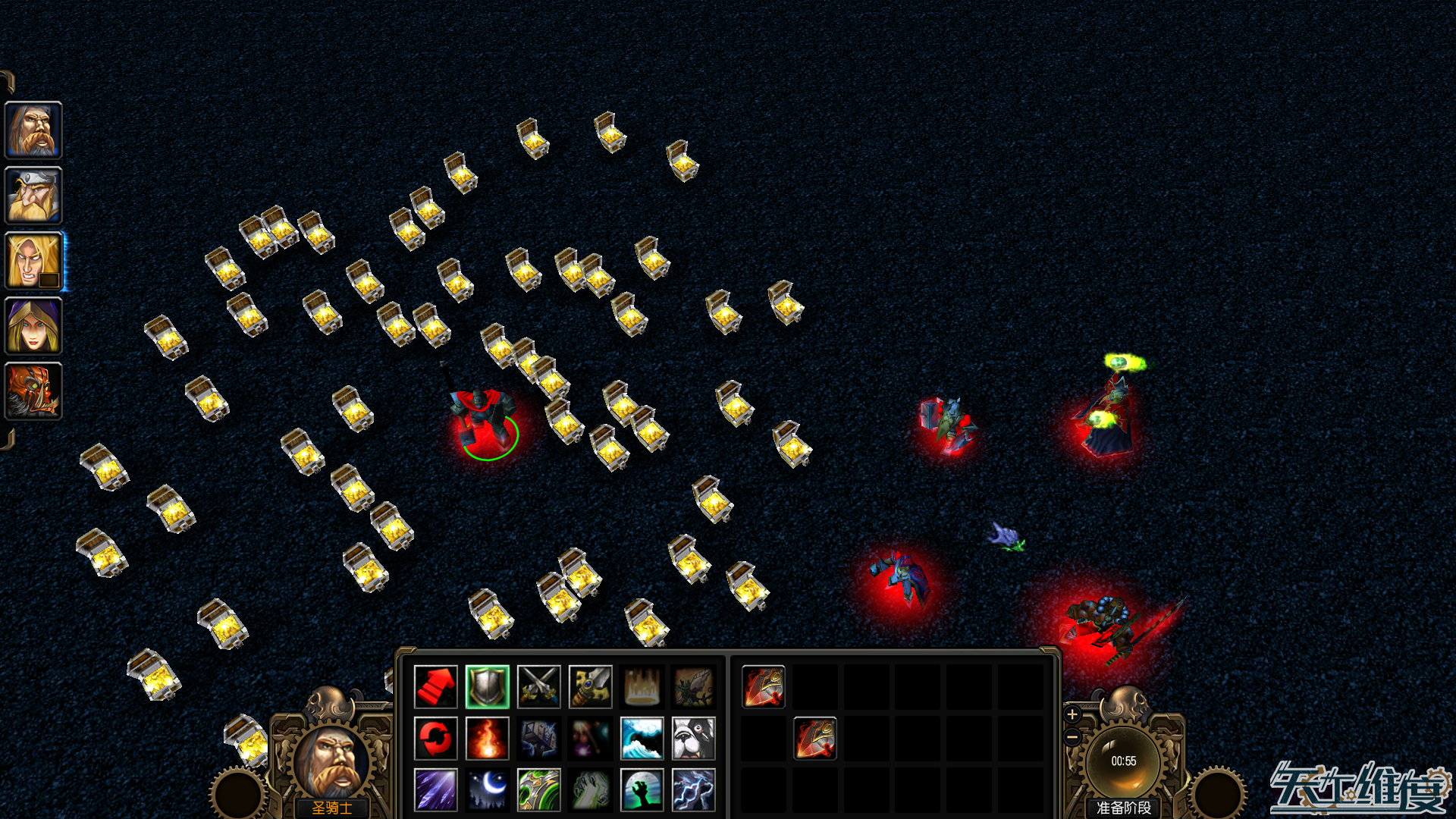
Task: Use the ocean wave ability
Action: coord(642,738)
